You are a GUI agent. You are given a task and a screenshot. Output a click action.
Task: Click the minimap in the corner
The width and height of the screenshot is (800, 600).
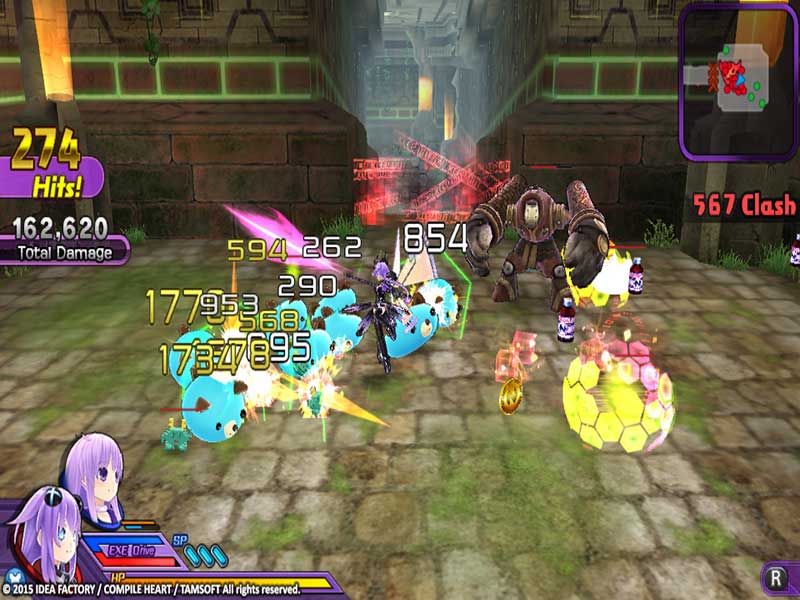pos(738,78)
